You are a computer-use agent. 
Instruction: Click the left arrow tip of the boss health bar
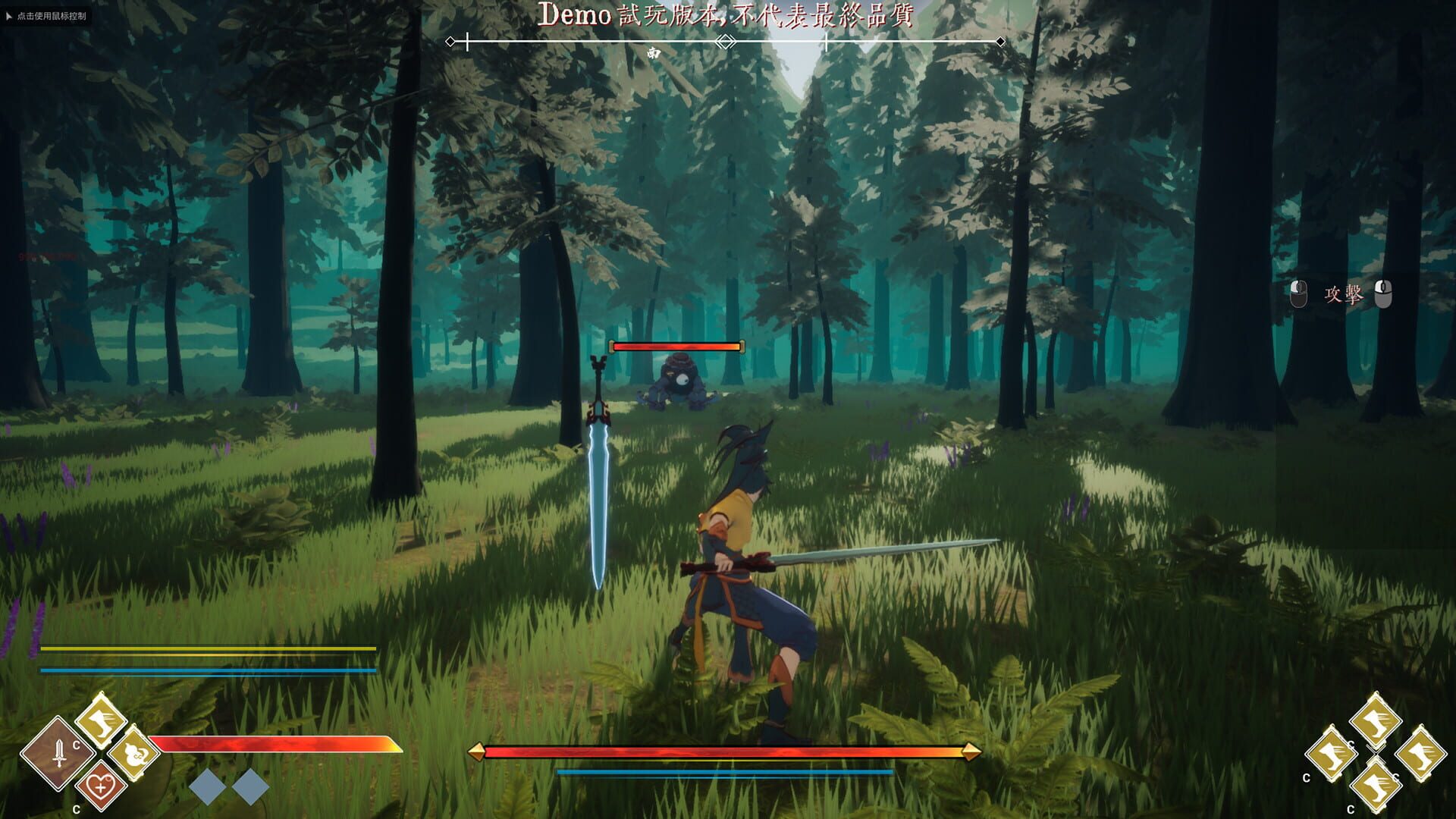coord(477,753)
